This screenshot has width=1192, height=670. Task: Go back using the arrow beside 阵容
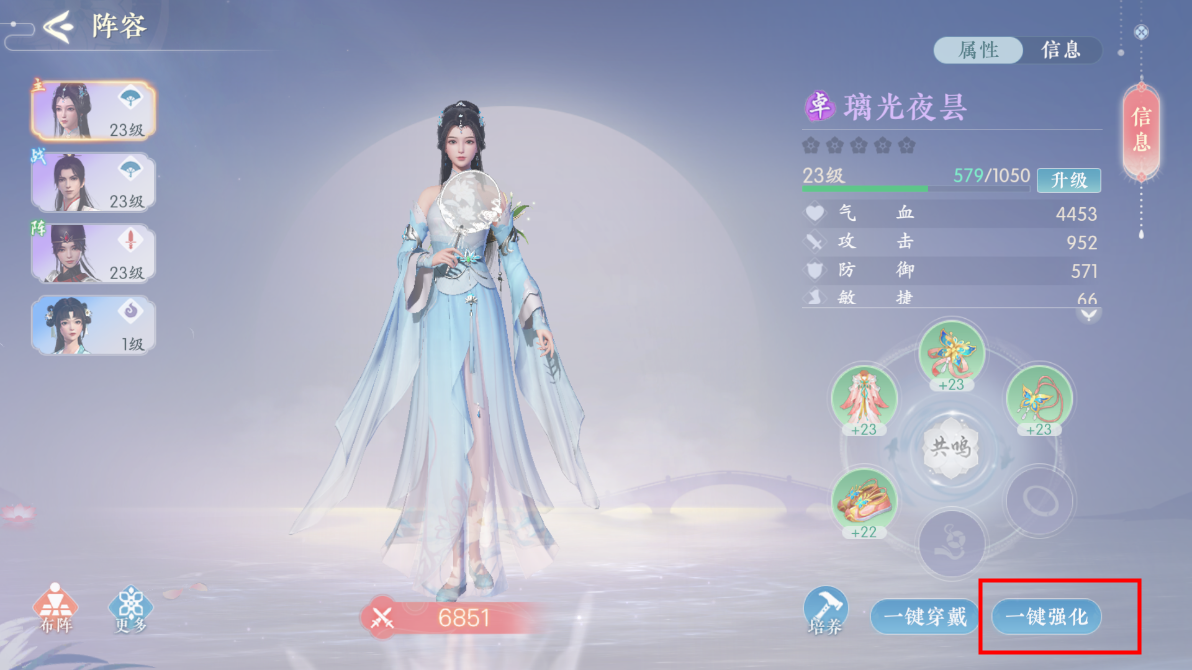(x=57, y=26)
